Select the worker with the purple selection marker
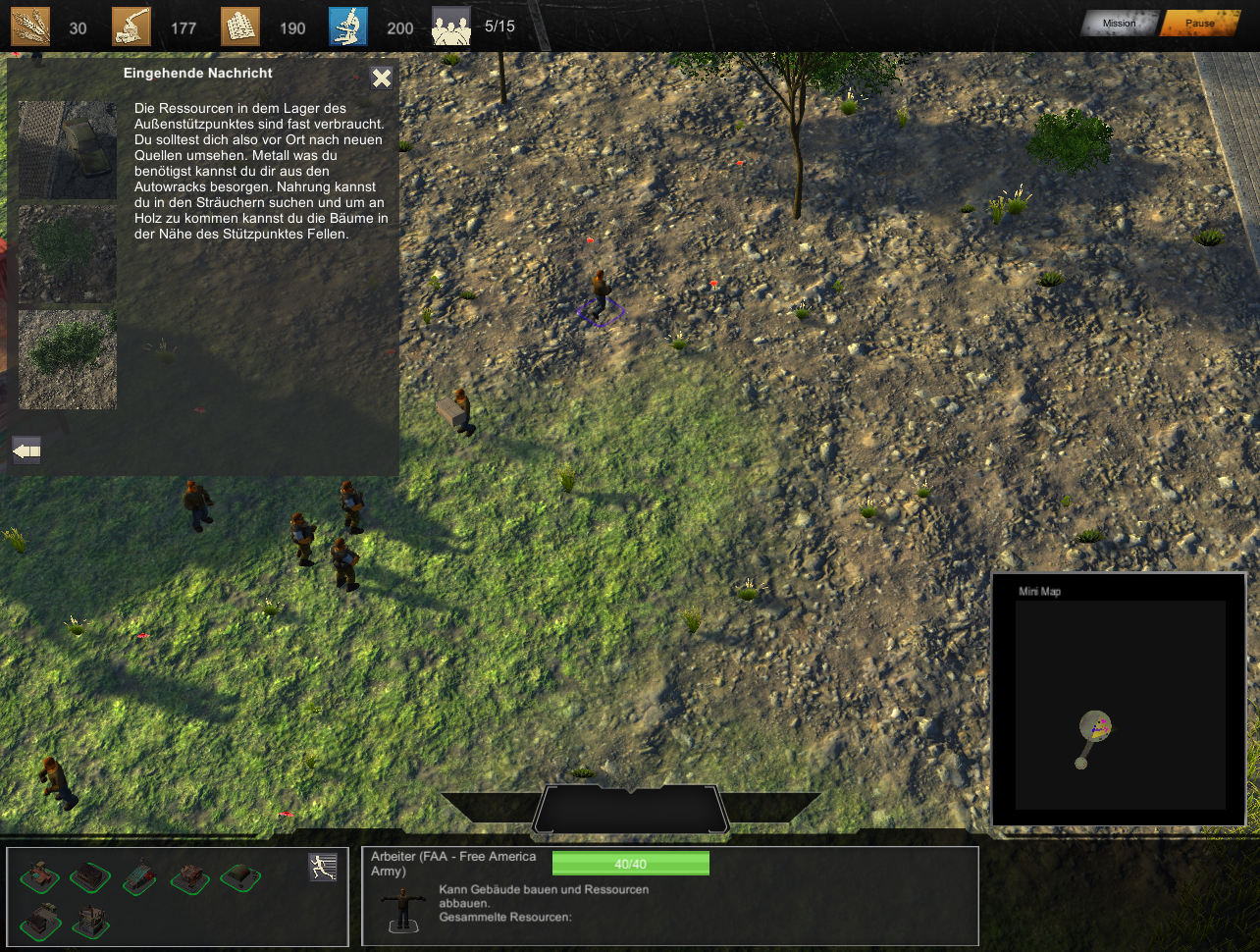1260x952 pixels. tap(601, 295)
